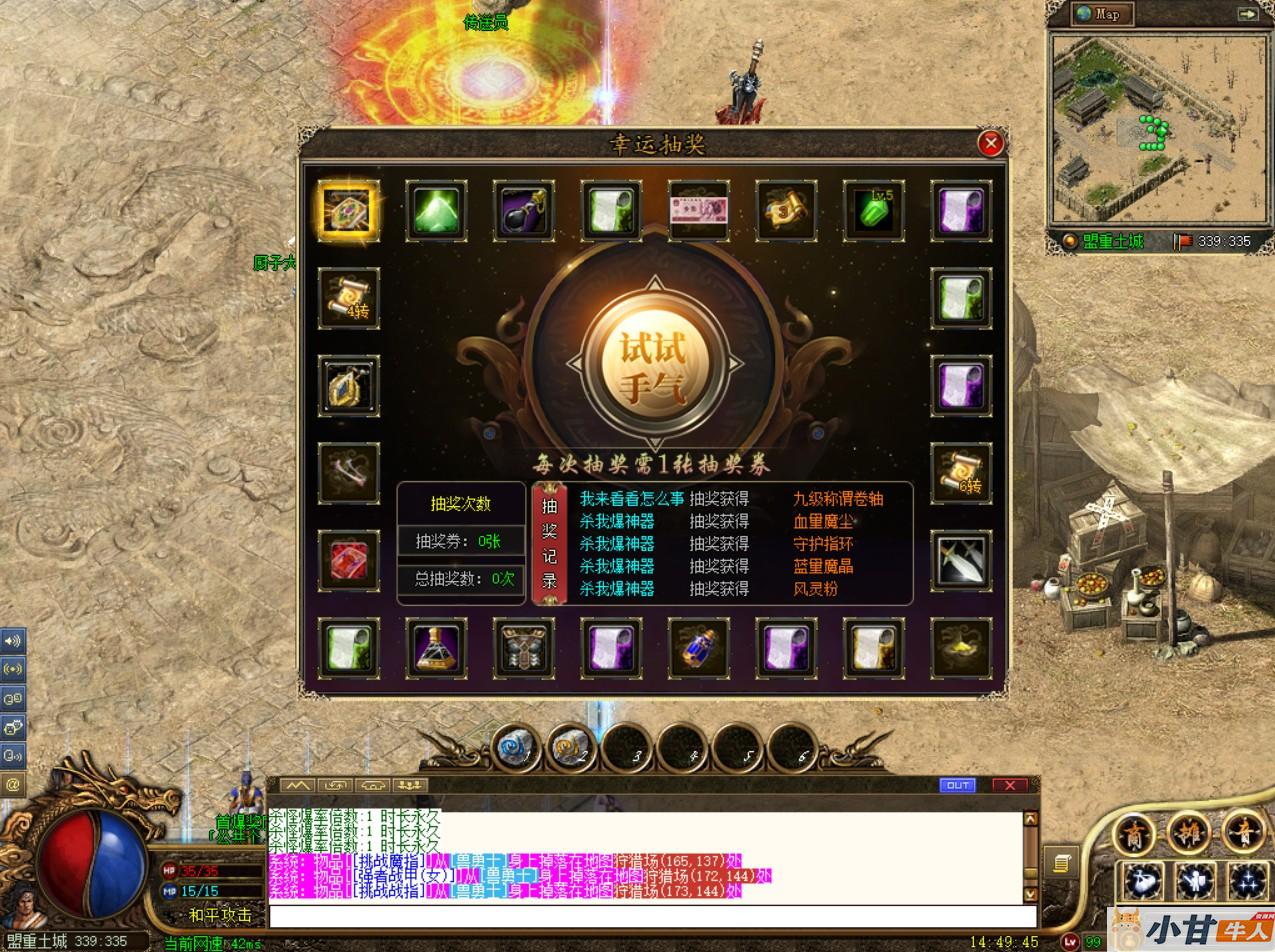Open the world Map button

point(1102,14)
